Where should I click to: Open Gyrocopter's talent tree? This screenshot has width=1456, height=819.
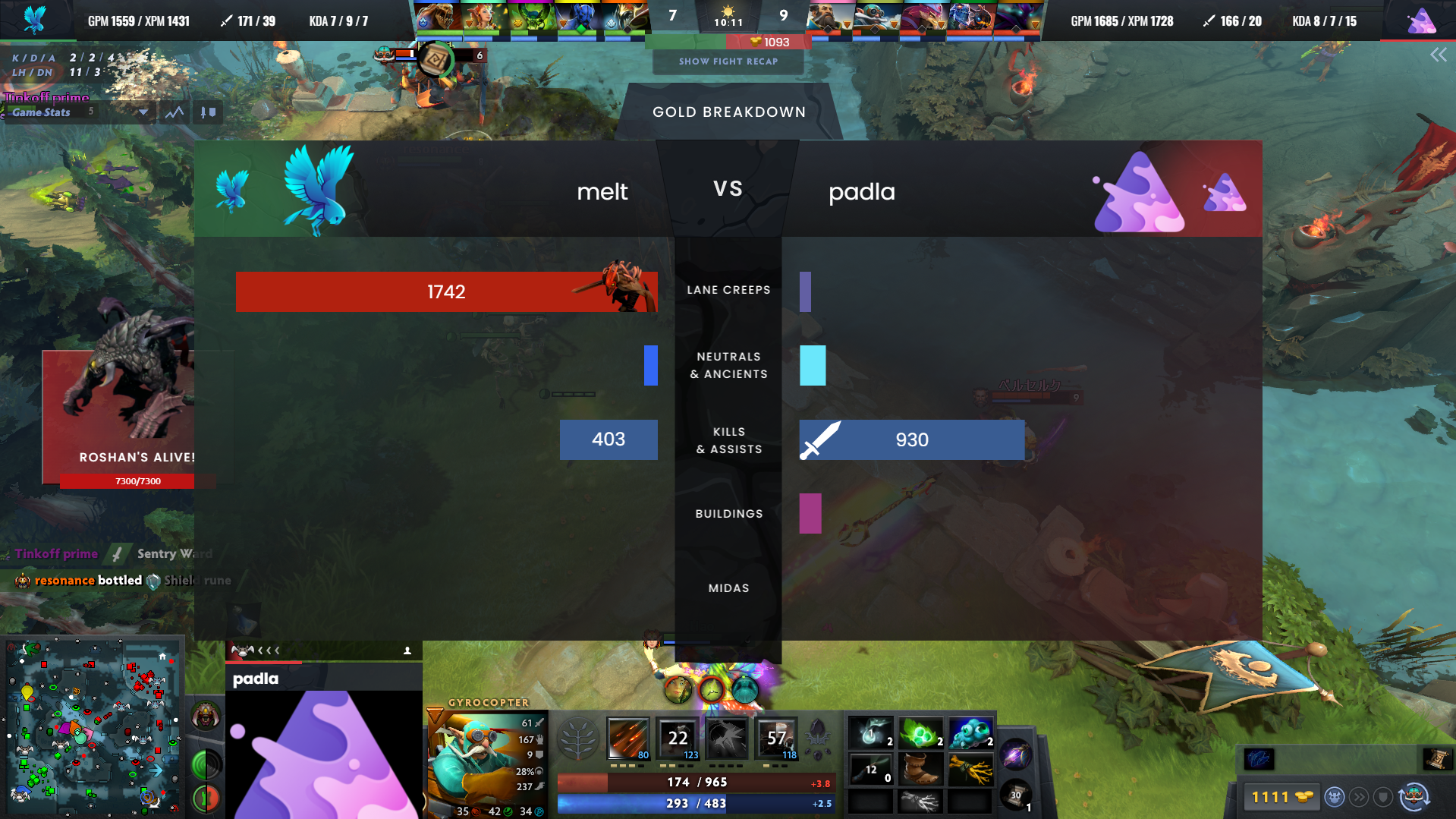click(578, 739)
